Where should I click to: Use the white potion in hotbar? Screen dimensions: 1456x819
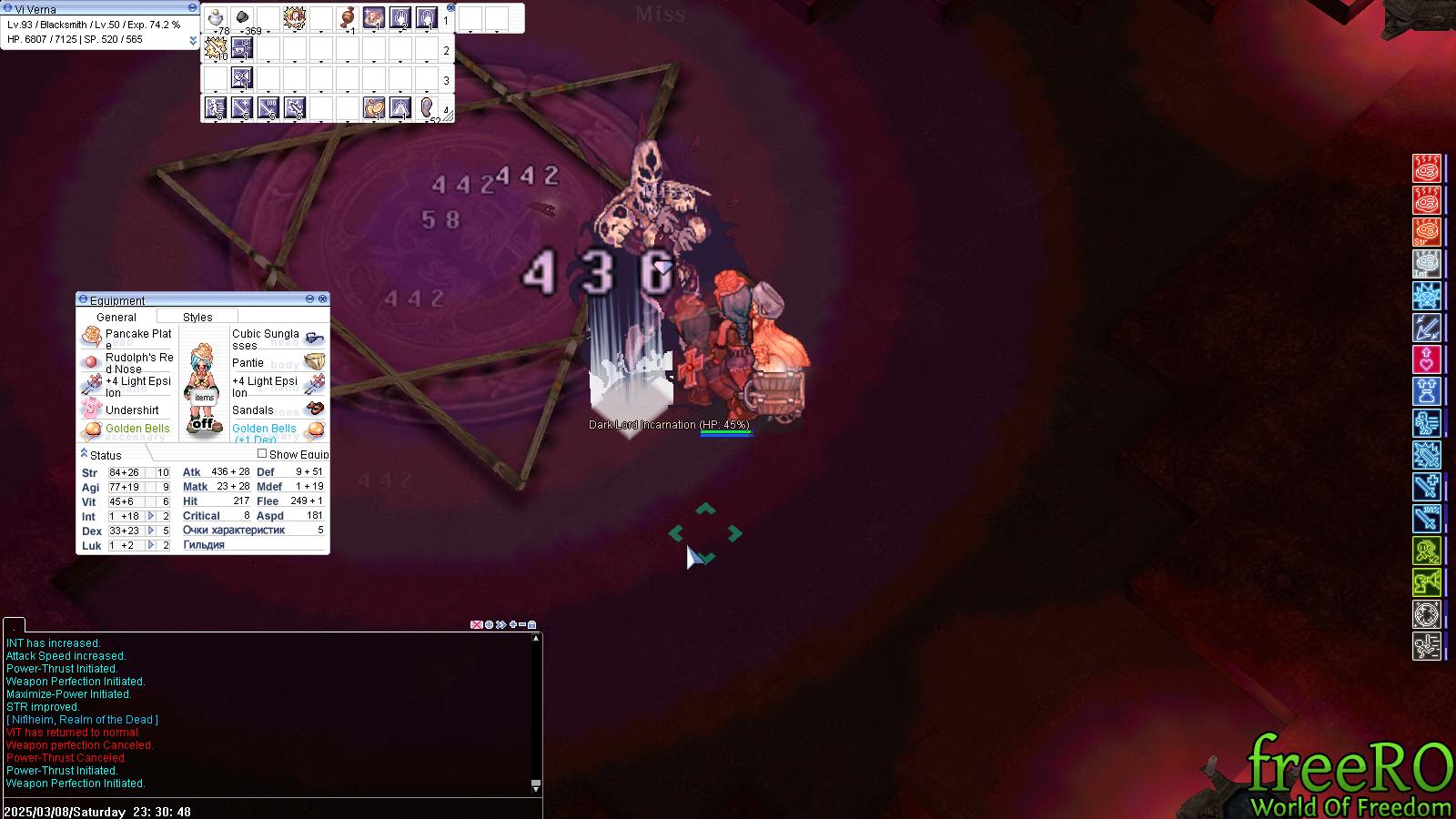(216, 17)
